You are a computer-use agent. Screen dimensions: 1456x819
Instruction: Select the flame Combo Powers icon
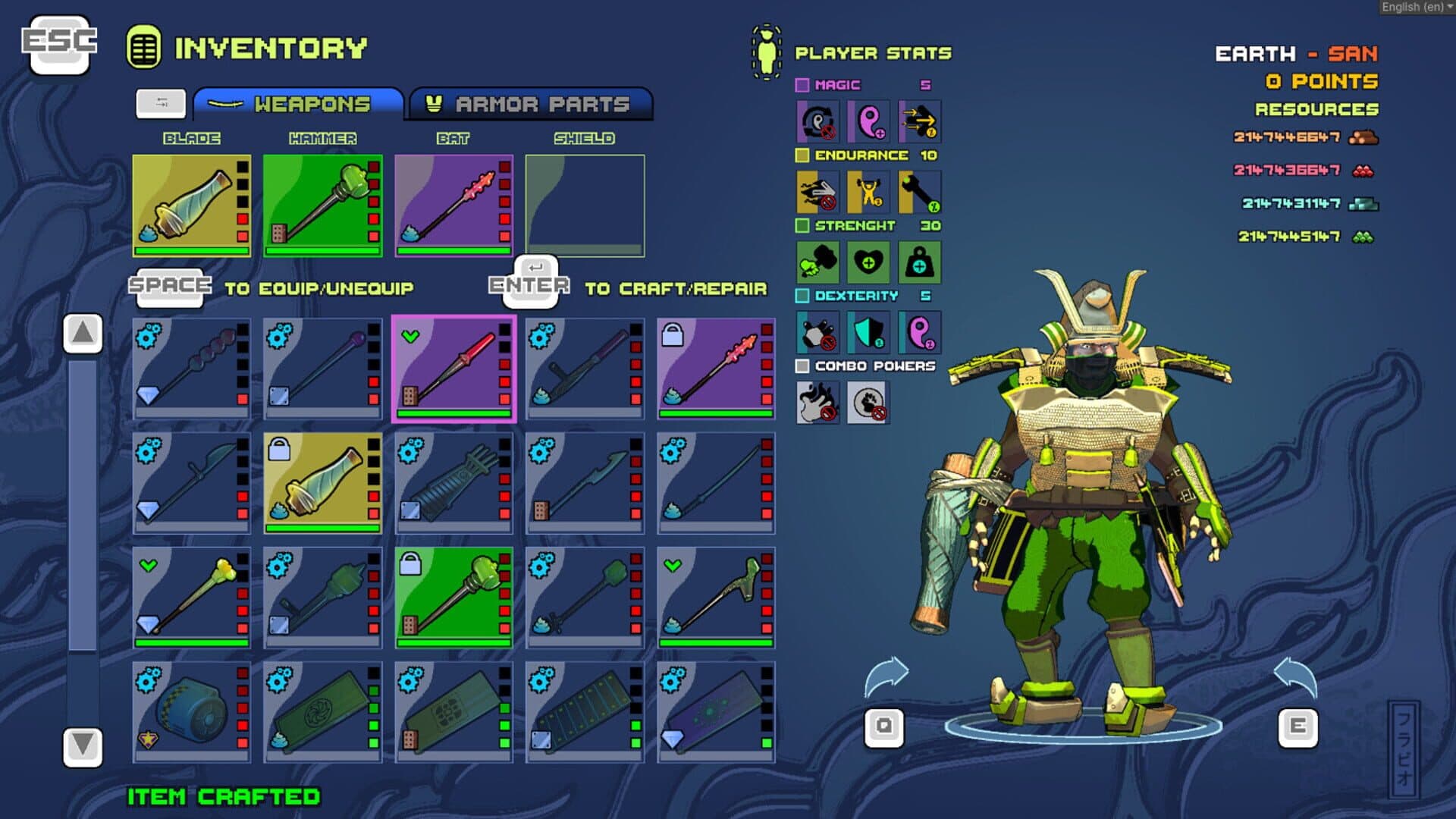(817, 402)
